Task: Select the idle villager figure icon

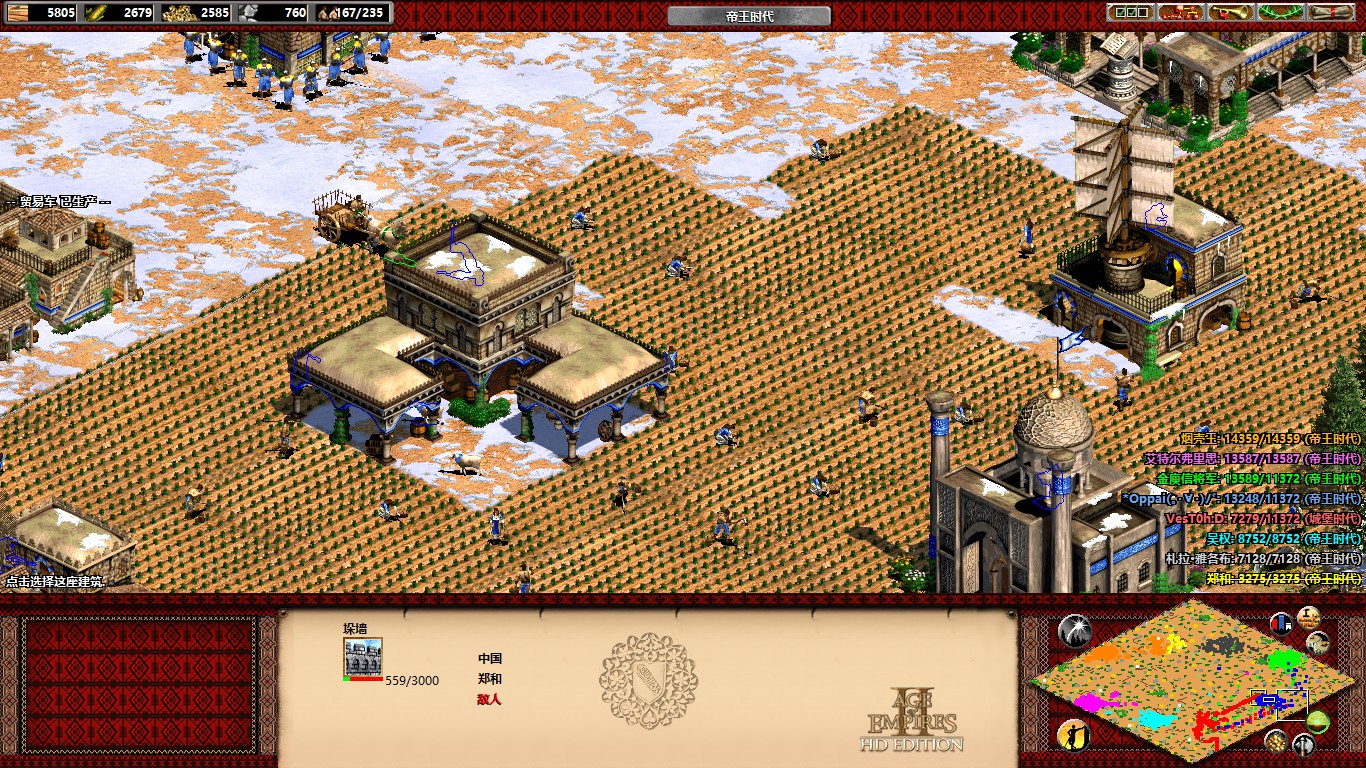Action: (1072, 737)
